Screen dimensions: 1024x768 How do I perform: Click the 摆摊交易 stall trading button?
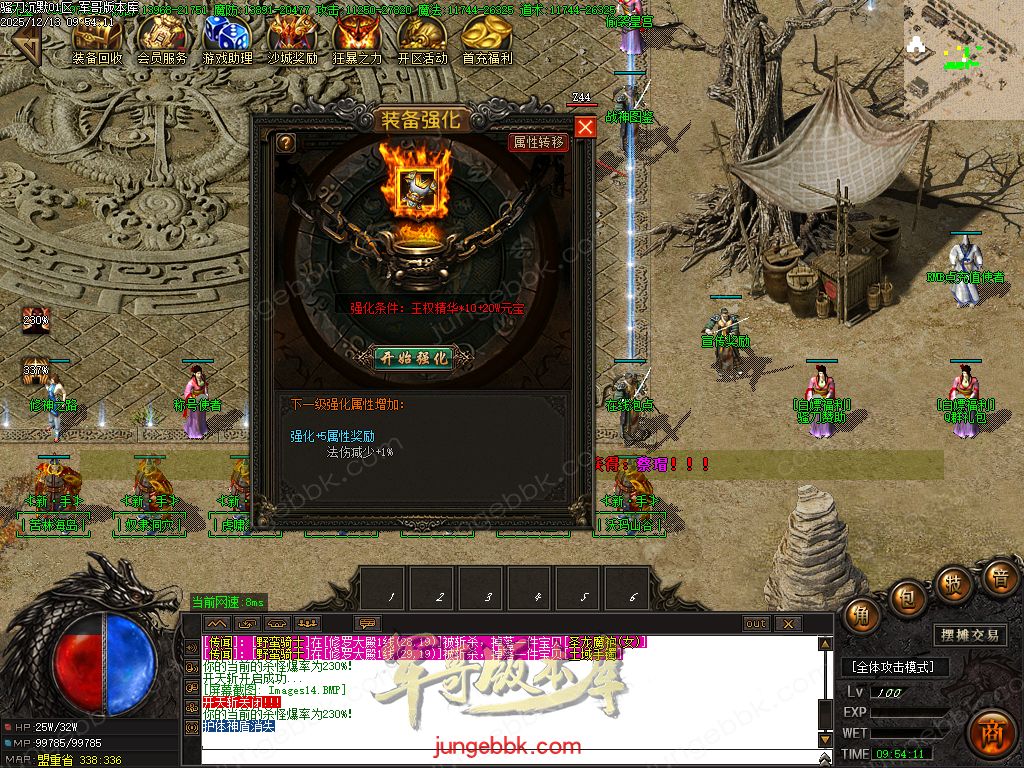tap(969, 635)
